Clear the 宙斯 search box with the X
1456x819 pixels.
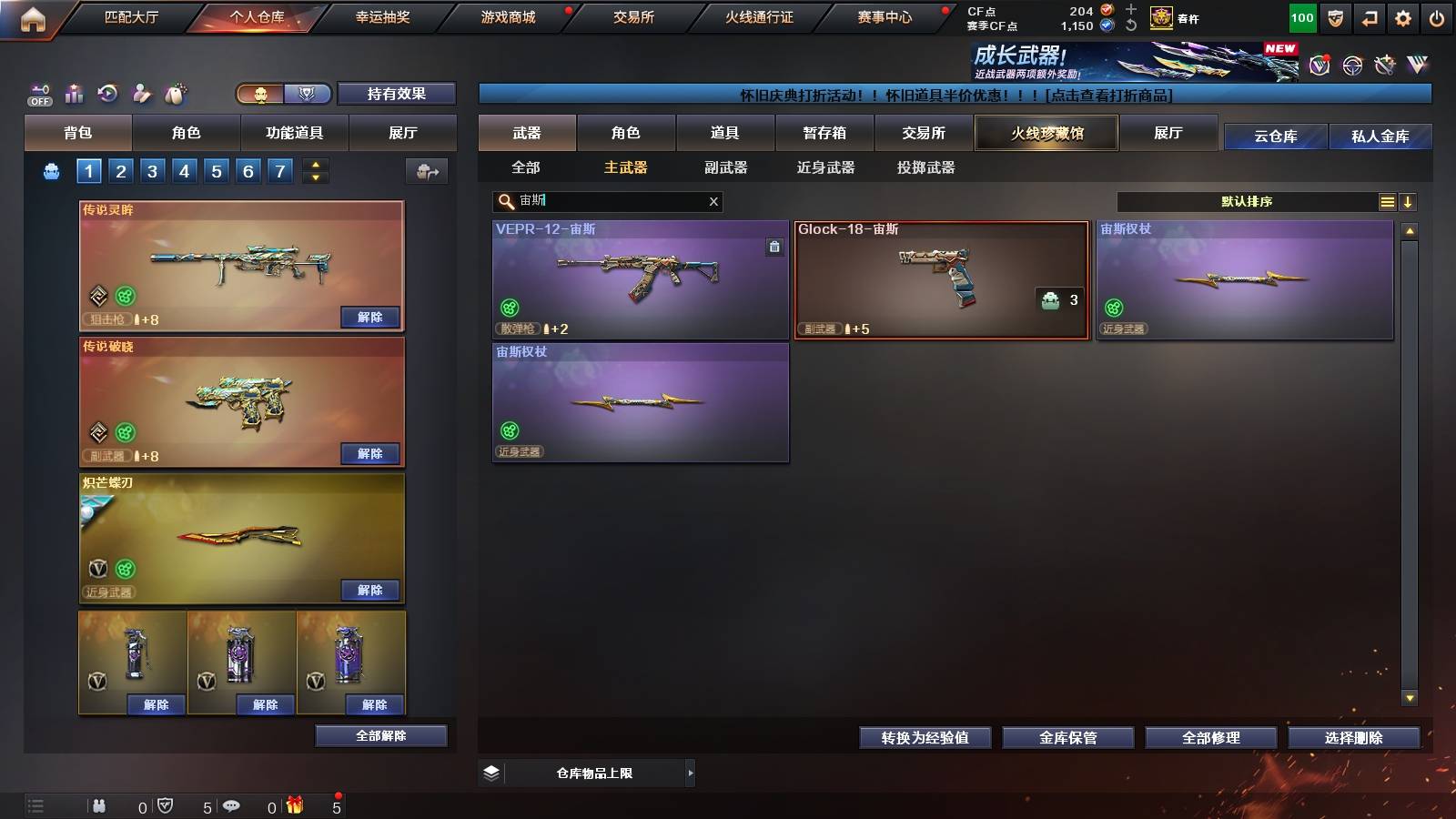(714, 201)
